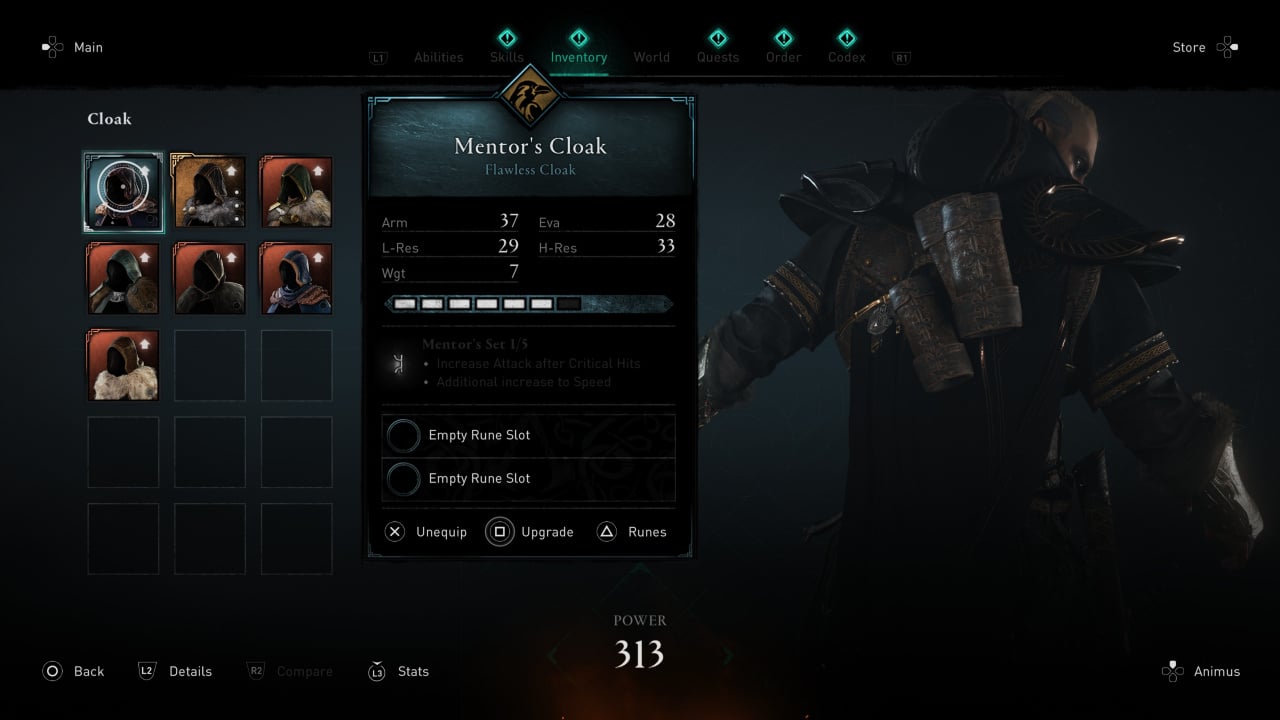Open the Runes option
The height and width of the screenshot is (720, 1280).
point(632,532)
